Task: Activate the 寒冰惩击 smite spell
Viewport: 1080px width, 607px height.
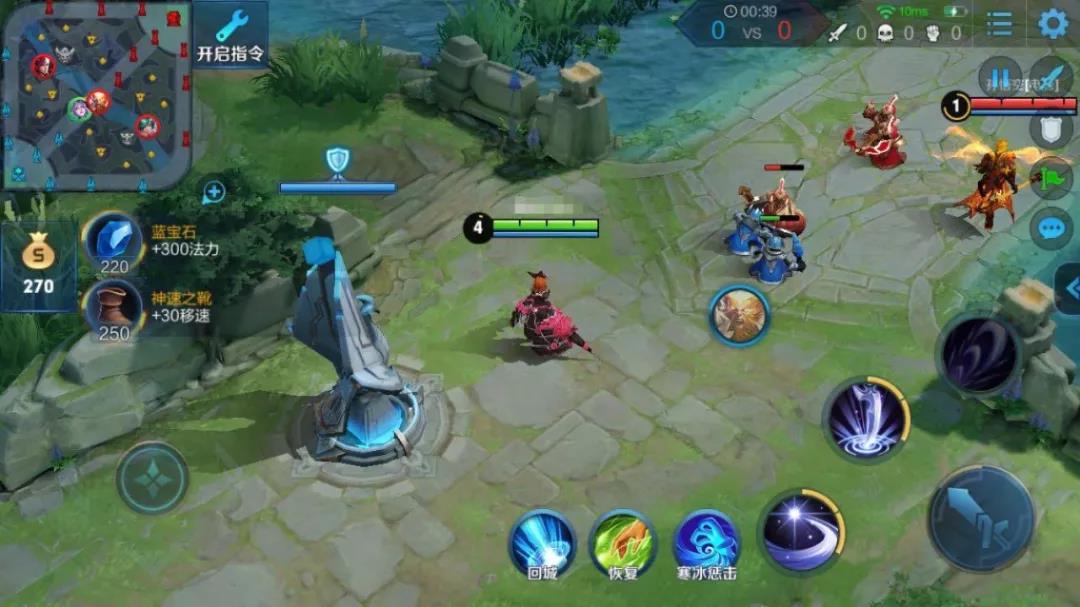Action: coord(706,543)
